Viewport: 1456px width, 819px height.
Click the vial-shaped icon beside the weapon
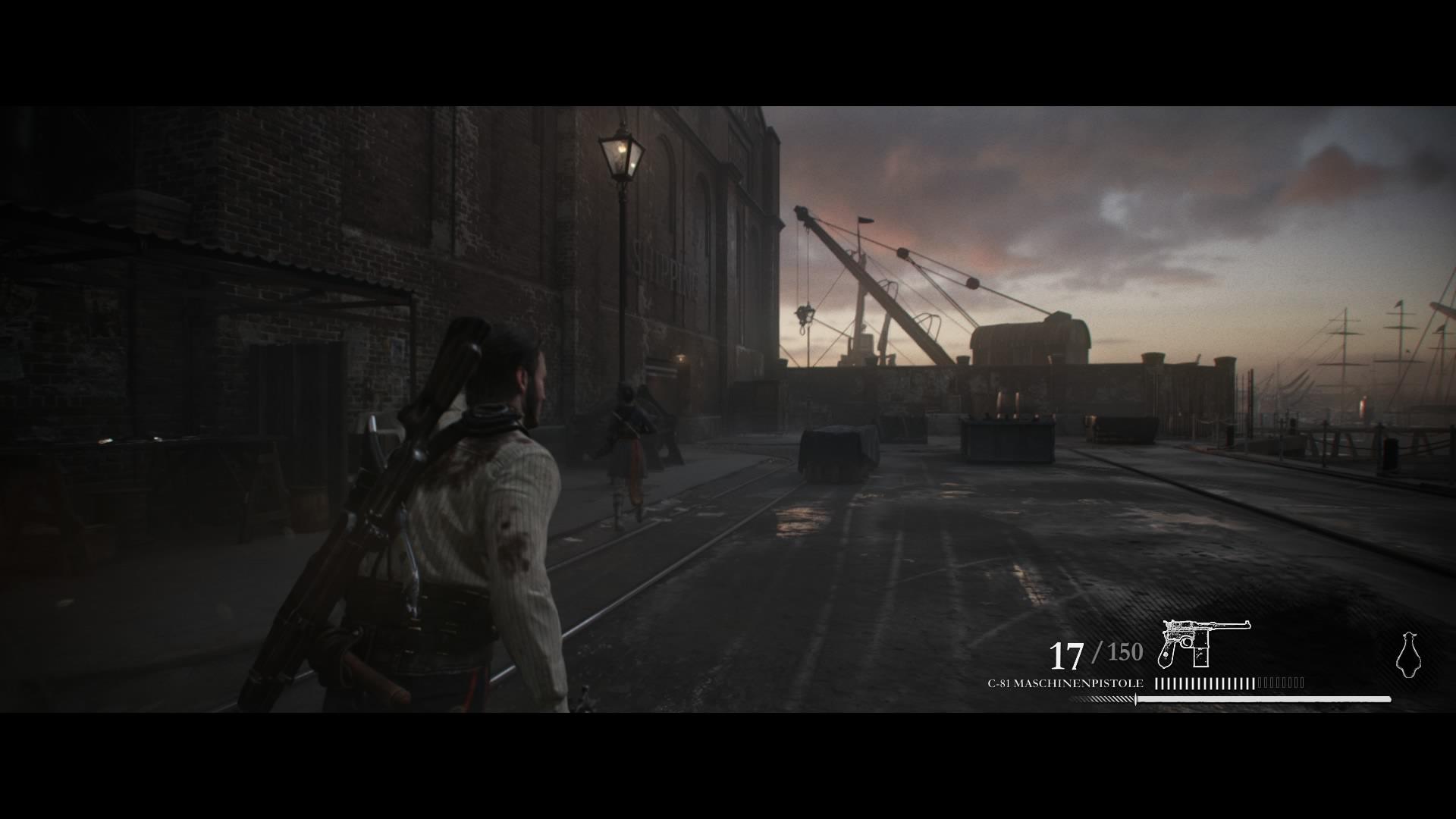point(1408,654)
